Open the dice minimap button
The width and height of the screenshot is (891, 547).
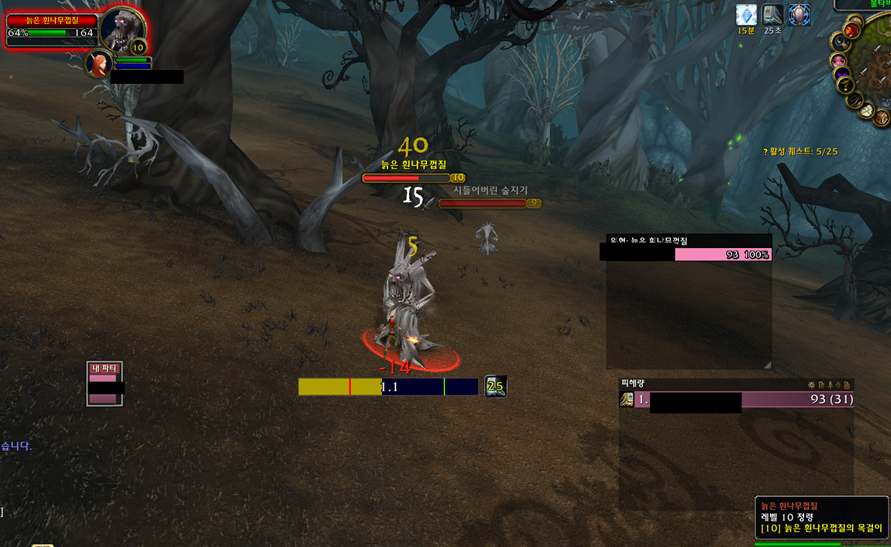867,111
